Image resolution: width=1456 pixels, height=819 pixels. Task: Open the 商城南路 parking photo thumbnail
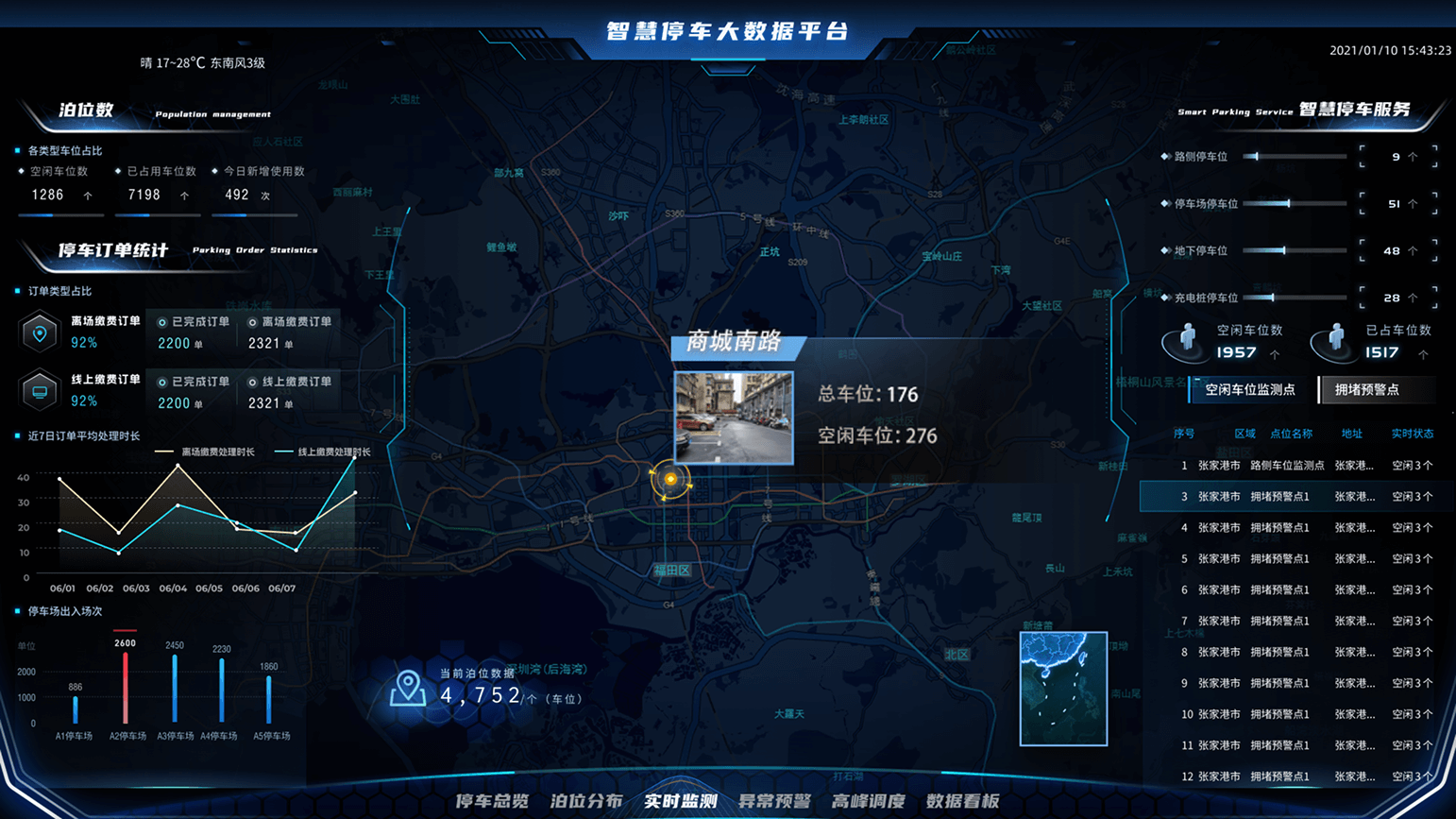point(734,418)
